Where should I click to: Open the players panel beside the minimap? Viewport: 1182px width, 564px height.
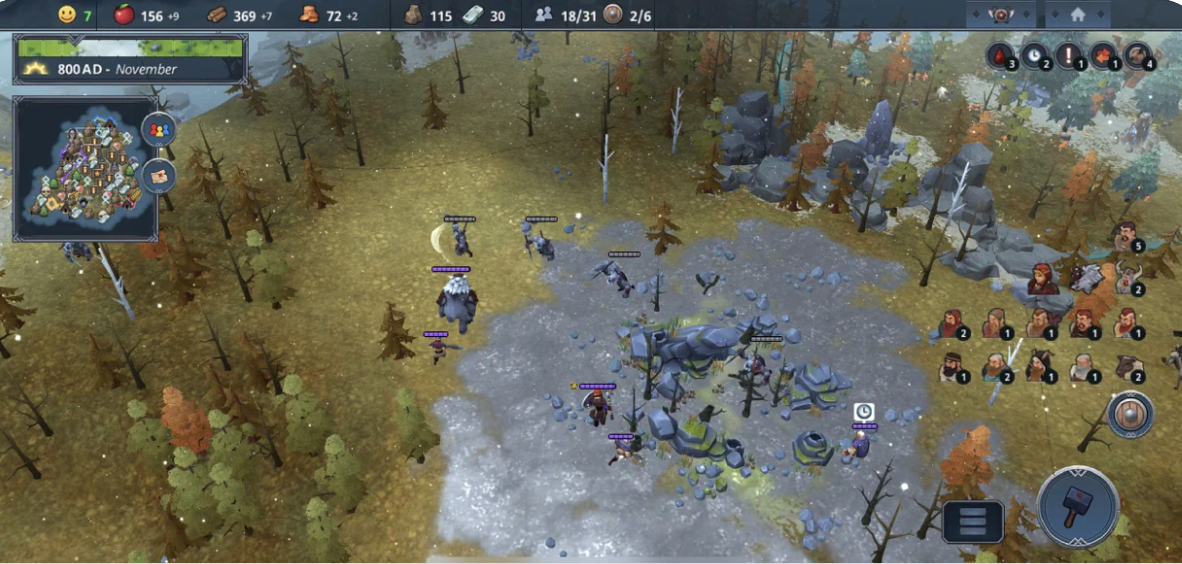[159, 130]
